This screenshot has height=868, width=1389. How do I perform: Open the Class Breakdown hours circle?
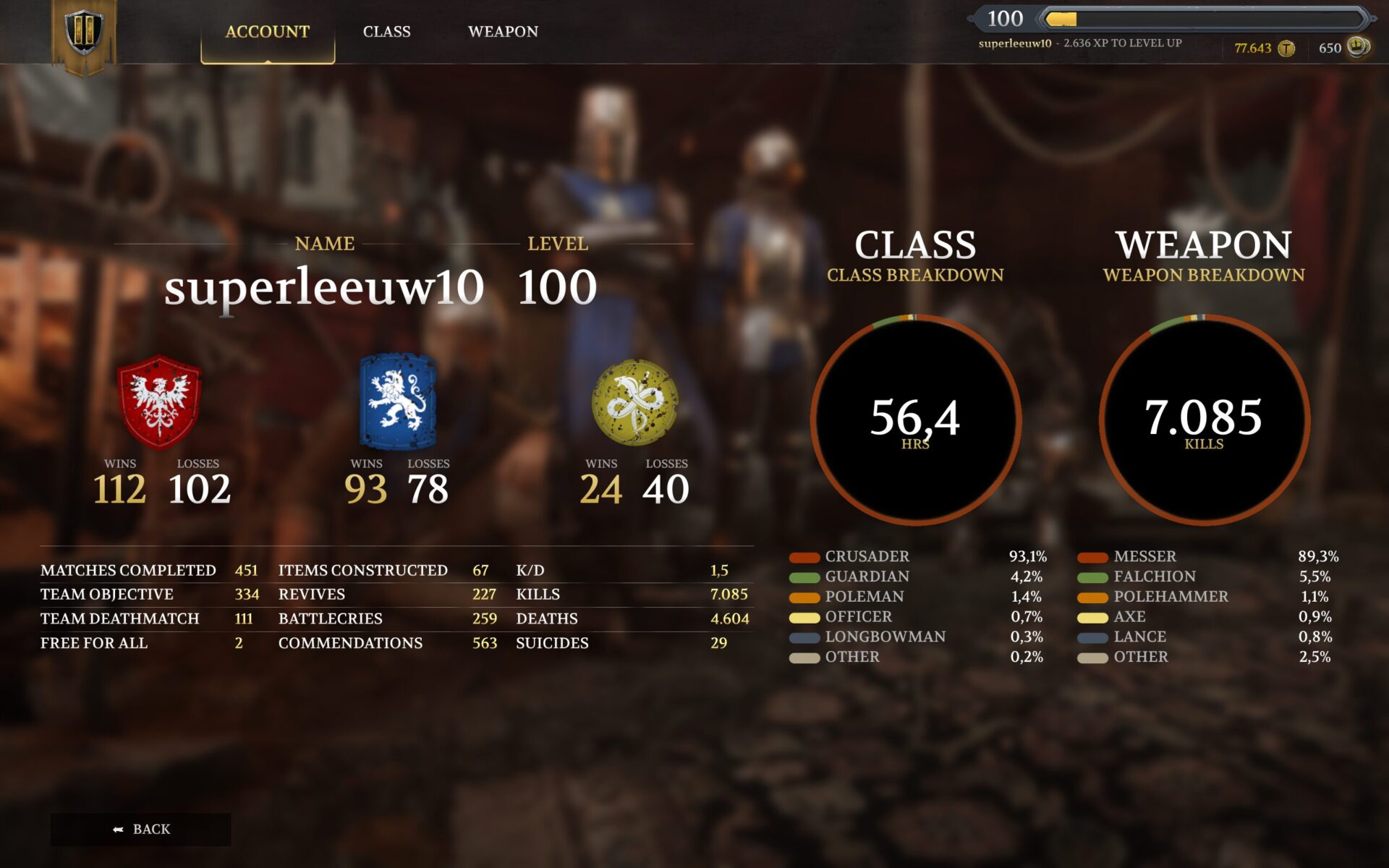915,420
